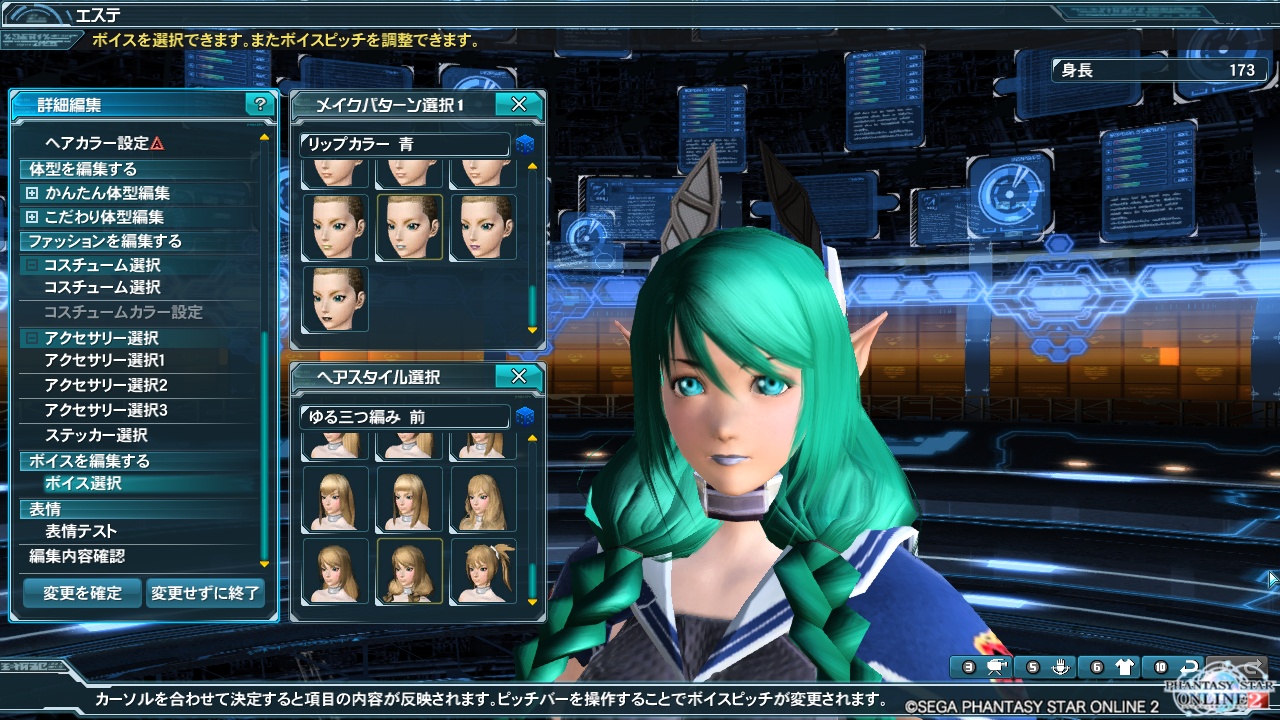Choose アクセサリー選択1 accessory slot
Image resolution: width=1280 pixels, height=720 pixels.
coord(105,361)
